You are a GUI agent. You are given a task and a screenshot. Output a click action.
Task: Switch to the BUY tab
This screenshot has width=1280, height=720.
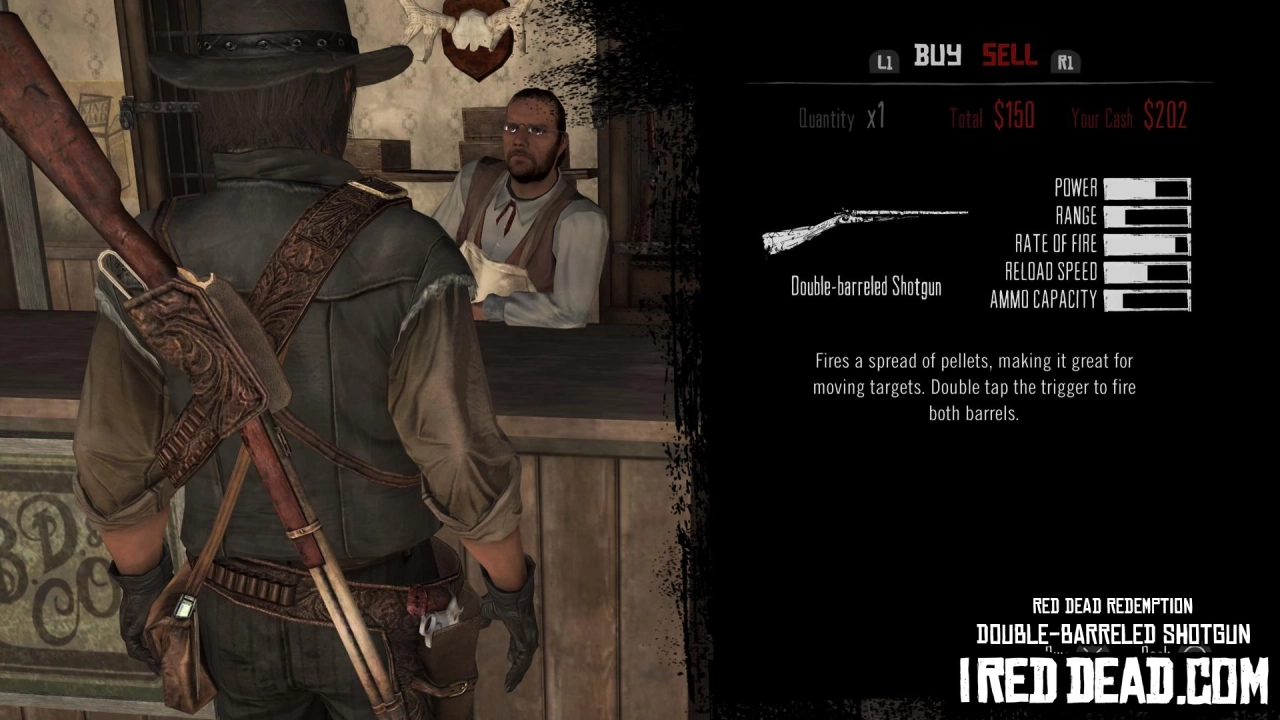936,57
